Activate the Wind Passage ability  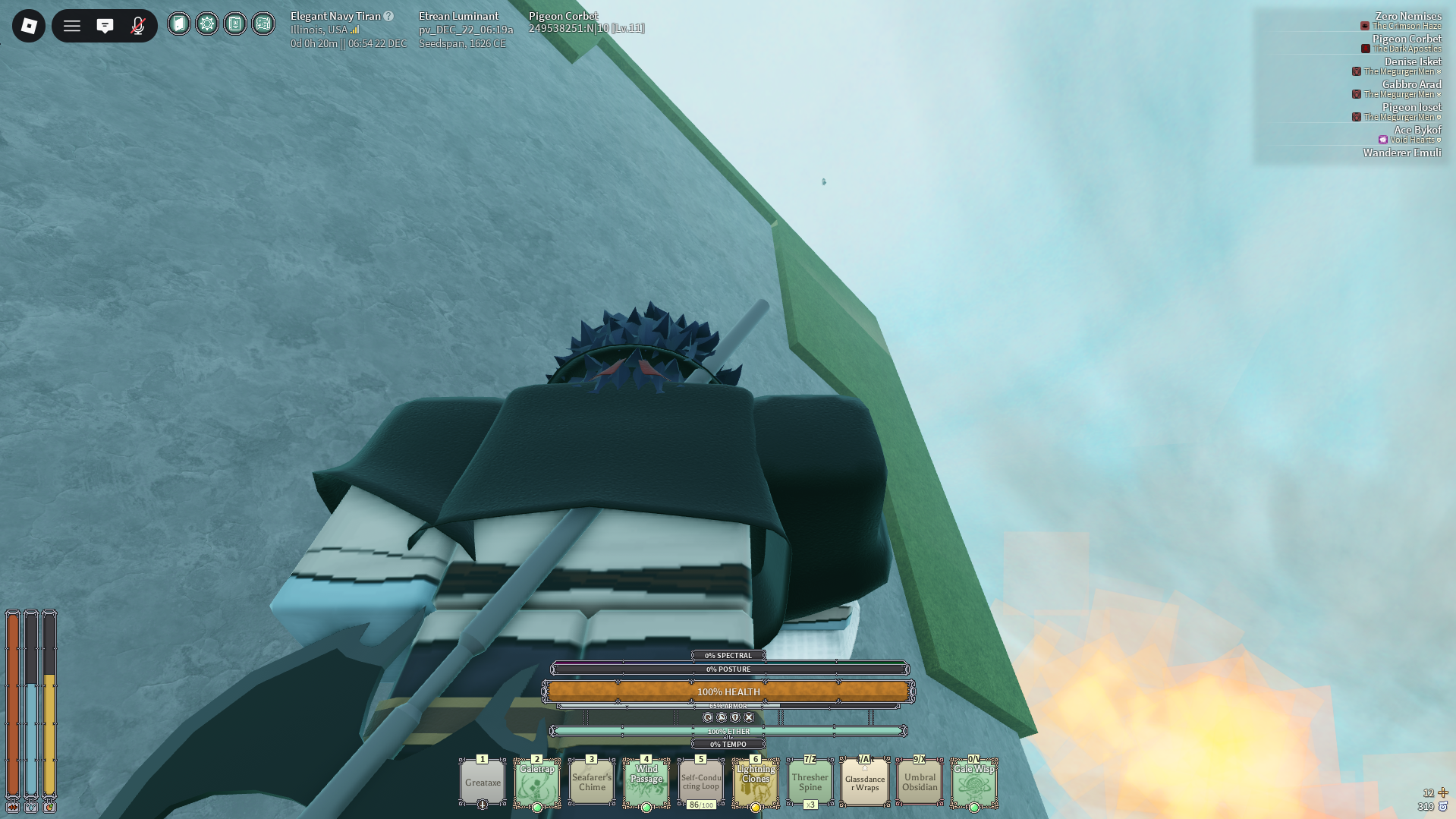pos(646,783)
